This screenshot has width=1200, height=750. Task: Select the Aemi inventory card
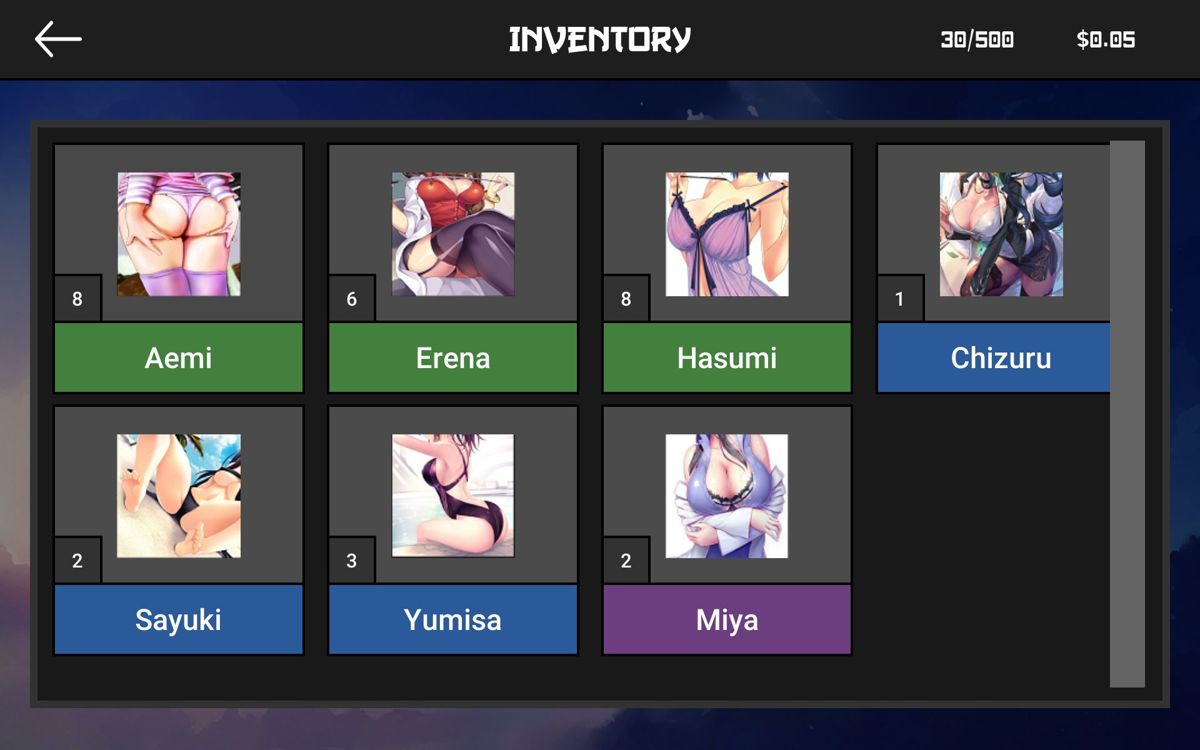(179, 268)
